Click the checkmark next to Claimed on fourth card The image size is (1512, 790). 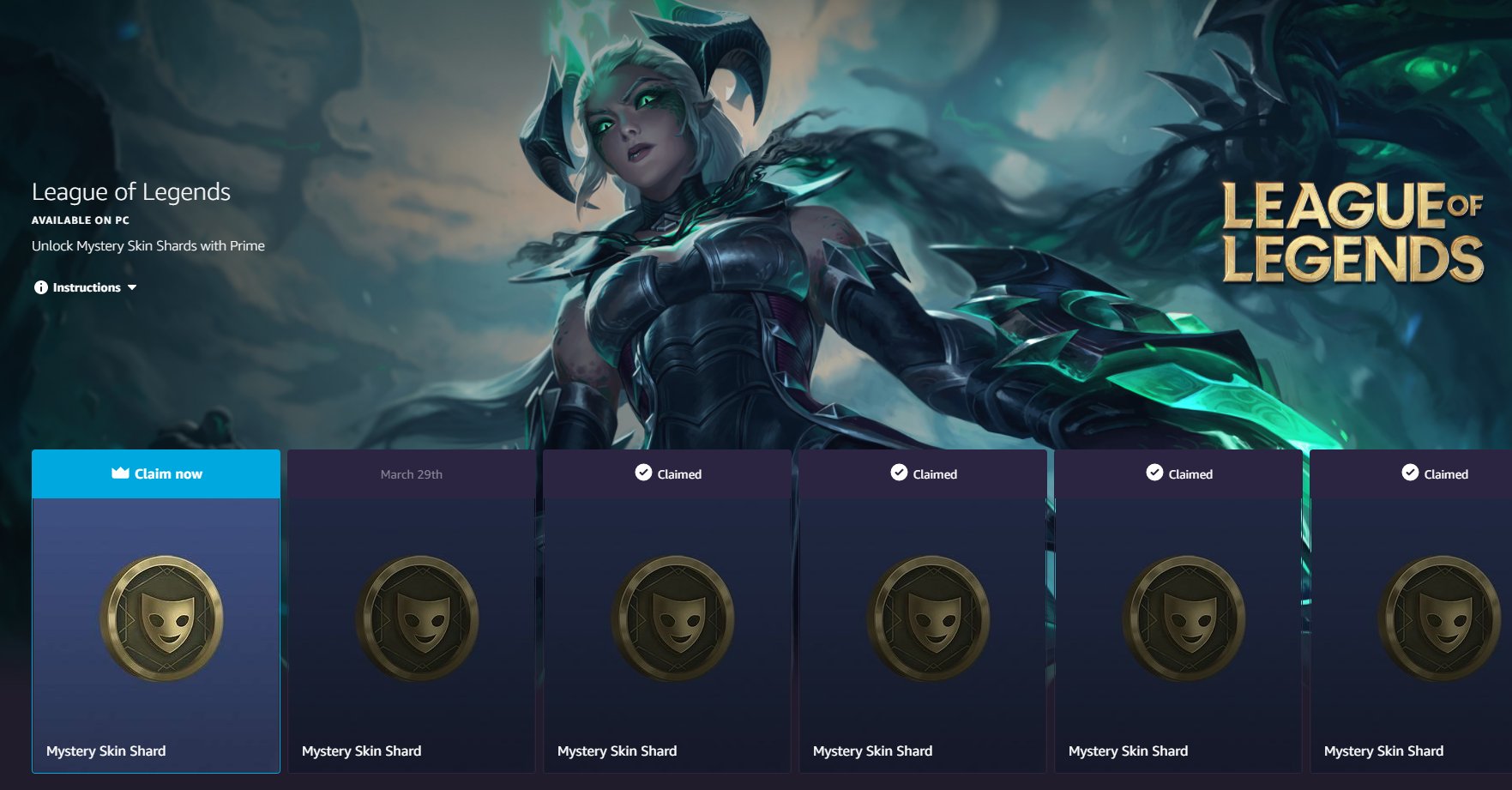pyautogui.click(x=898, y=473)
